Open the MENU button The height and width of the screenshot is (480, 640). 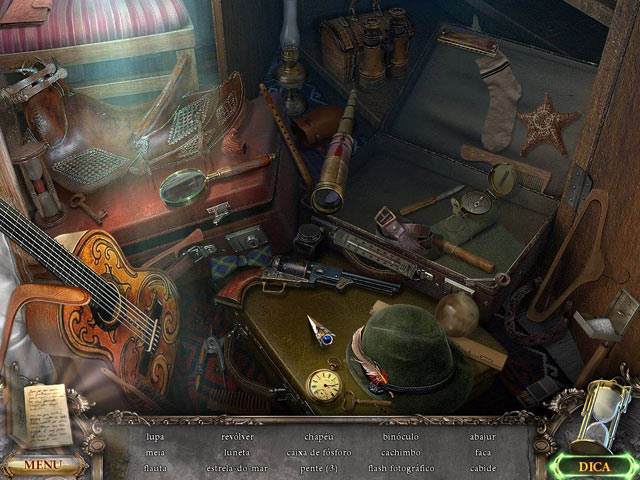(x=42, y=465)
